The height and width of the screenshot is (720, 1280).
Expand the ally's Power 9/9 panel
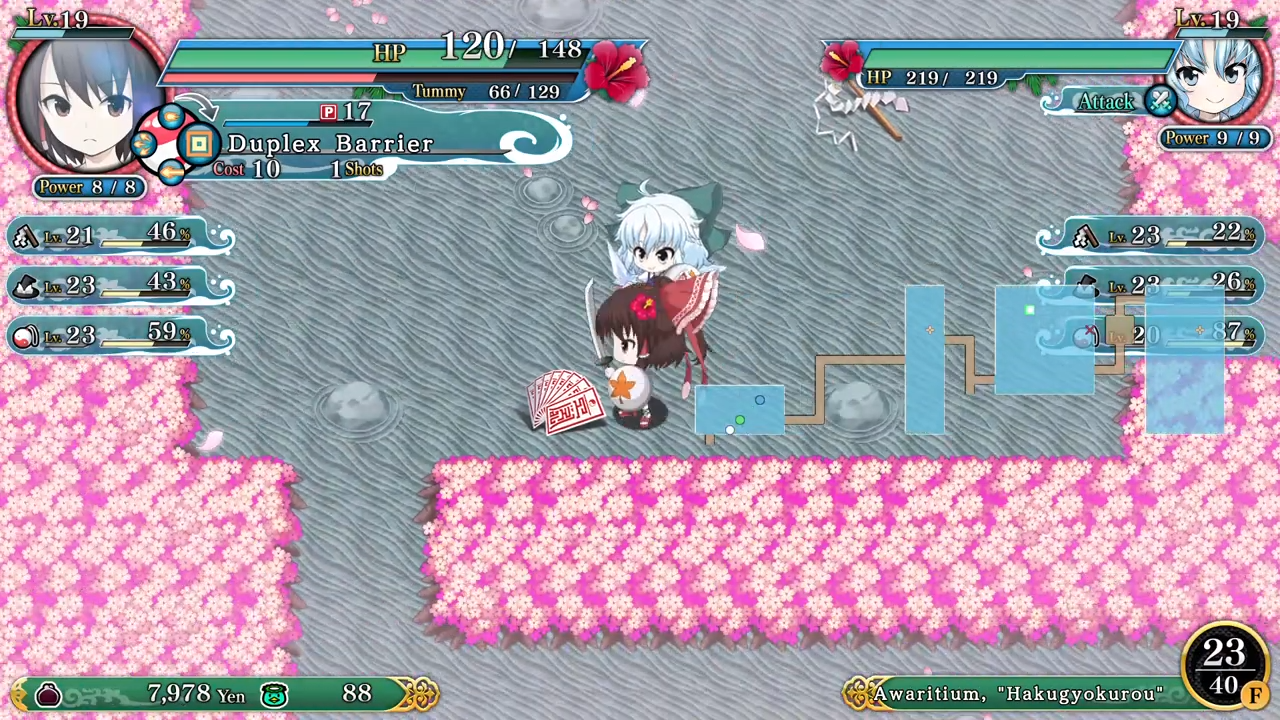pyautogui.click(x=1213, y=138)
